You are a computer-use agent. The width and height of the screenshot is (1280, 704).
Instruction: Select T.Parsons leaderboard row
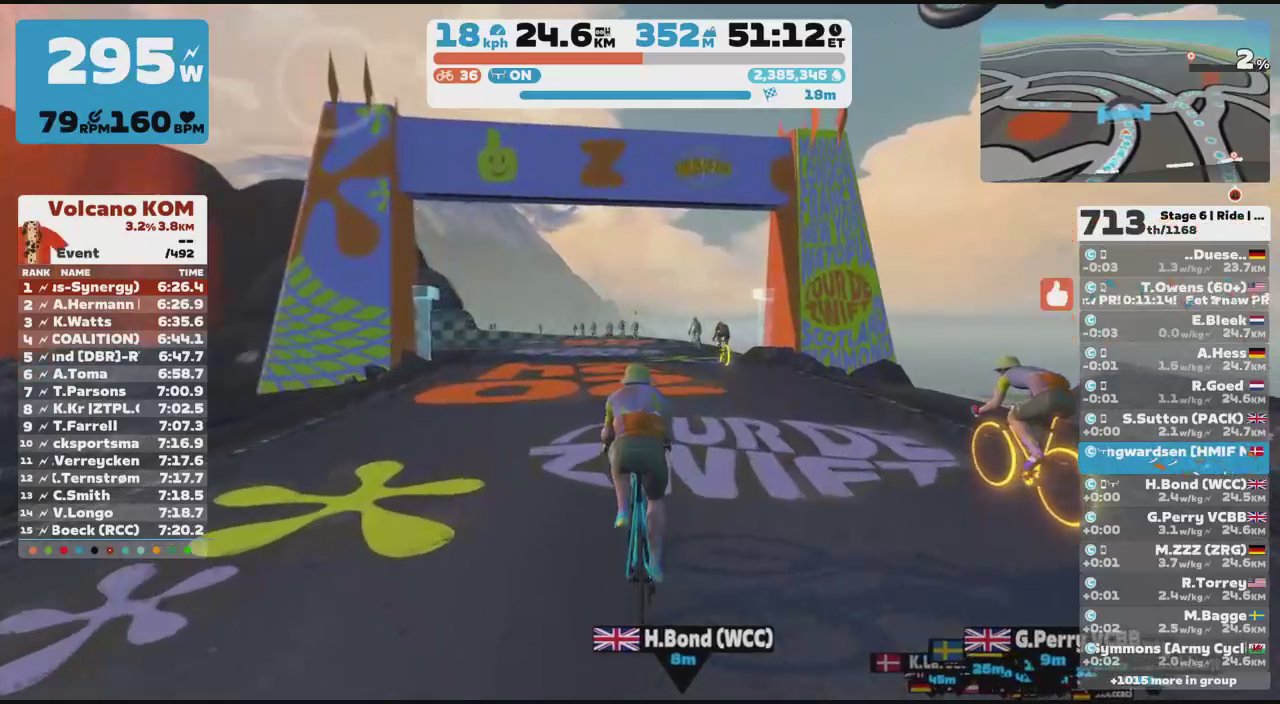[112, 391]
